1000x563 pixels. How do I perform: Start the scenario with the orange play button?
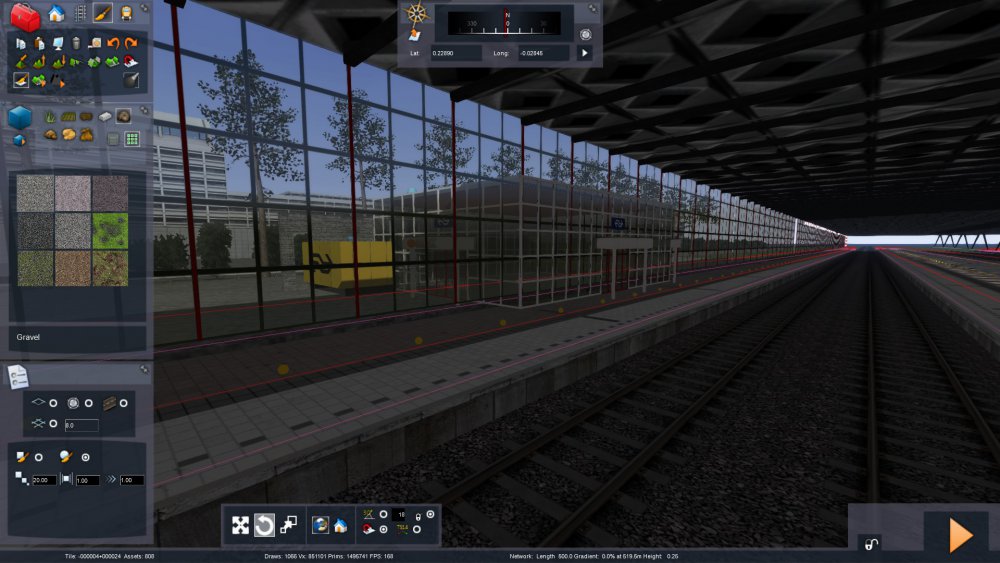click(x=960, y=536)
